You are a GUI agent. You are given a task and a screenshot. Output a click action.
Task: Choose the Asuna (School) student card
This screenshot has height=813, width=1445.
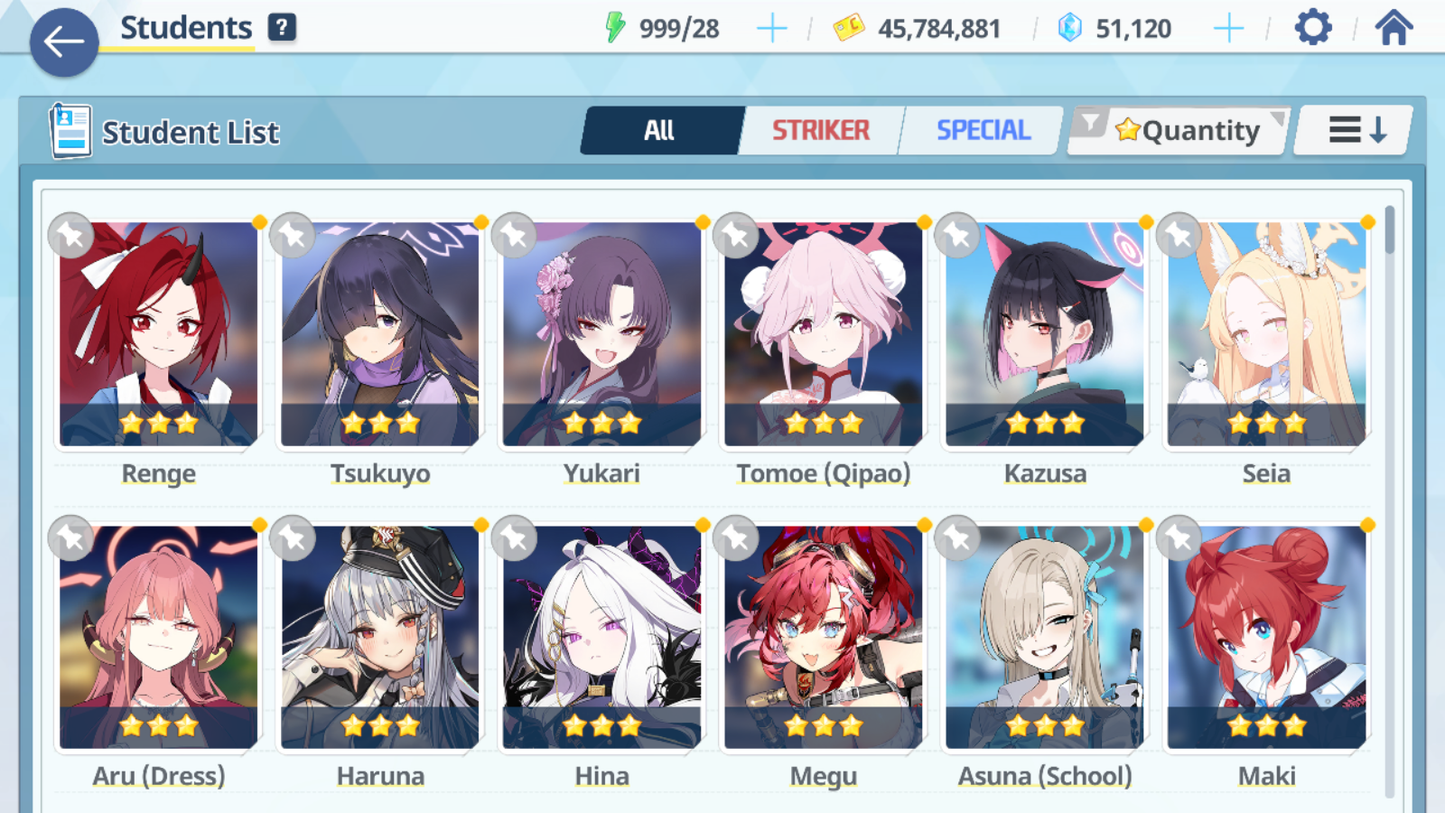1045,637
